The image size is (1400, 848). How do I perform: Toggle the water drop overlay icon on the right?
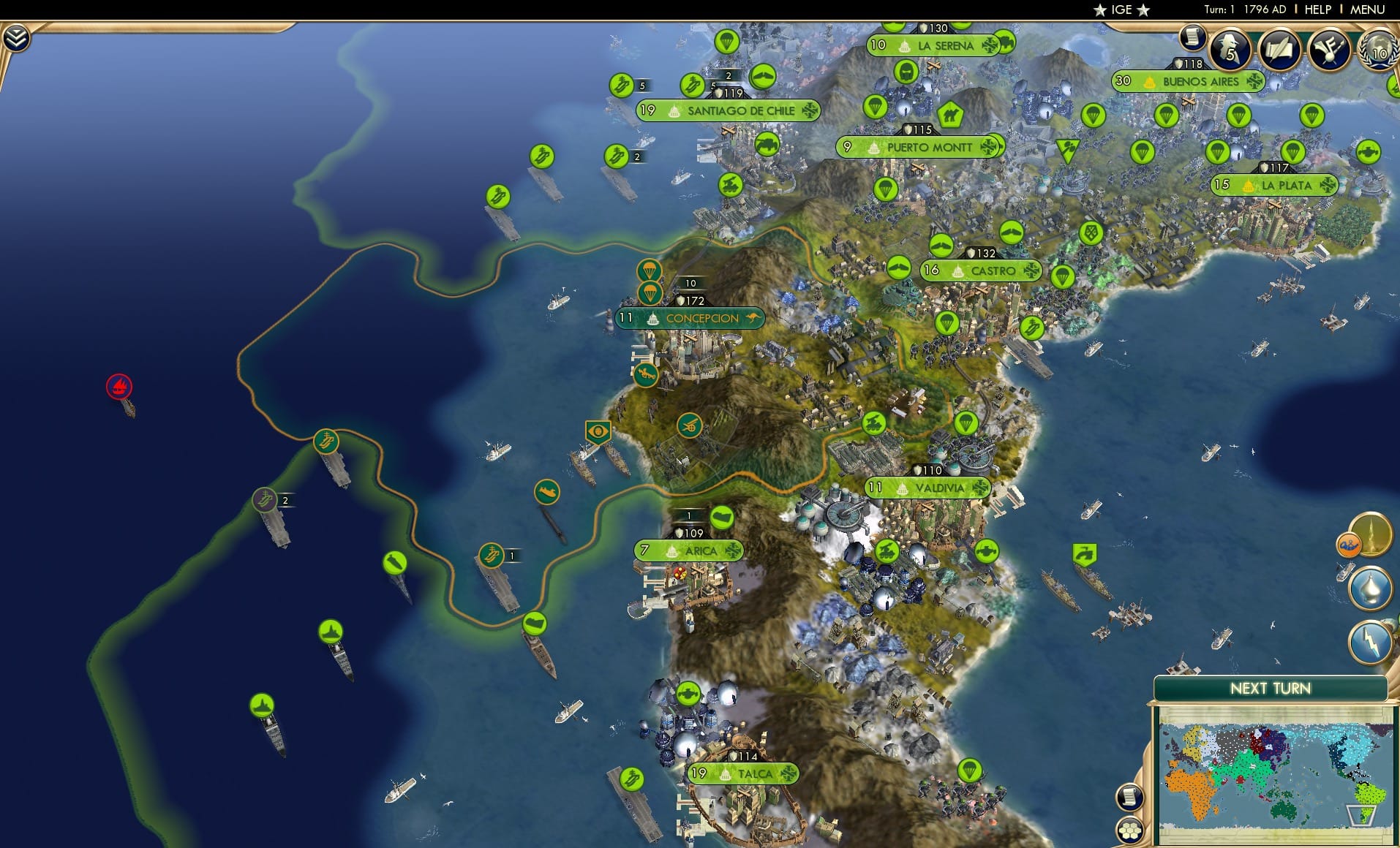click(1371, 586)
